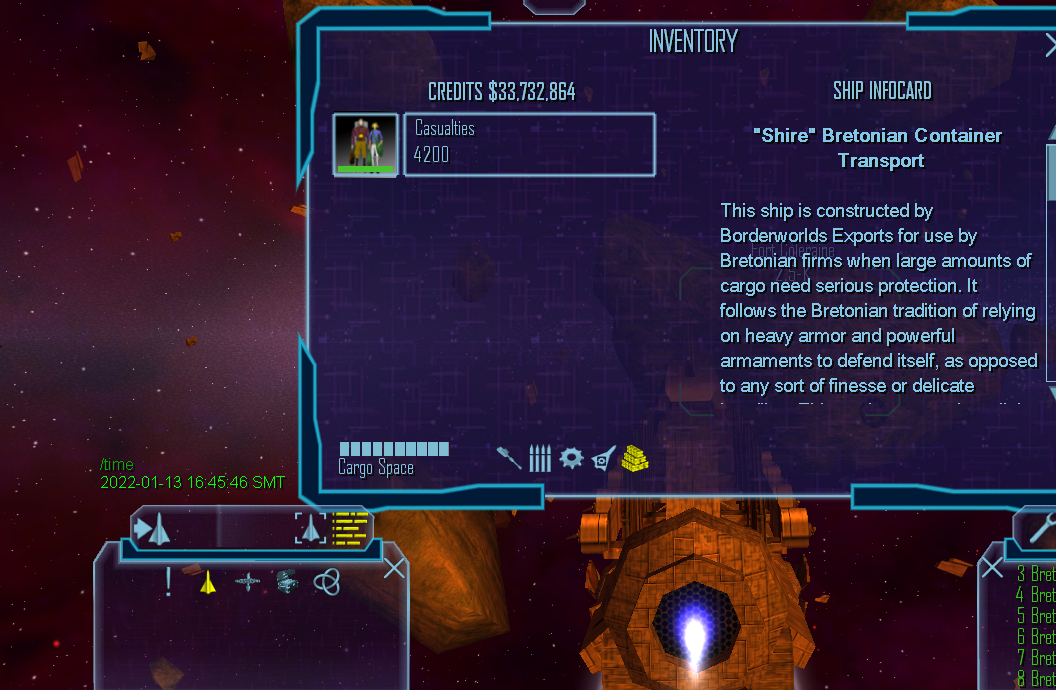The height and width of the screenshot is (690, 1056).
Task: Show ammunition filter with the missiles icon
Action: [x=540, y=458]
